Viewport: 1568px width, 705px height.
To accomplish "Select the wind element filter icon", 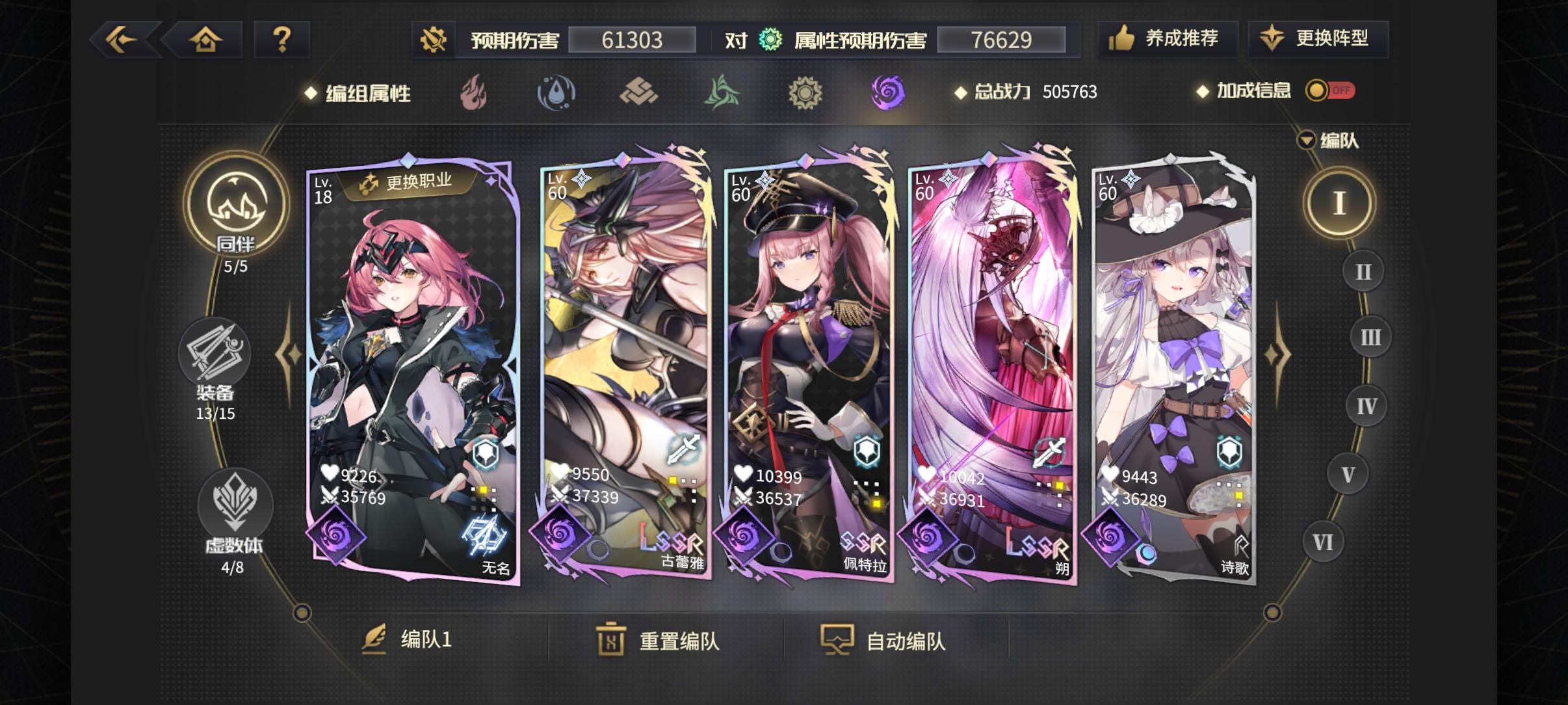I will tap(724, 93).
